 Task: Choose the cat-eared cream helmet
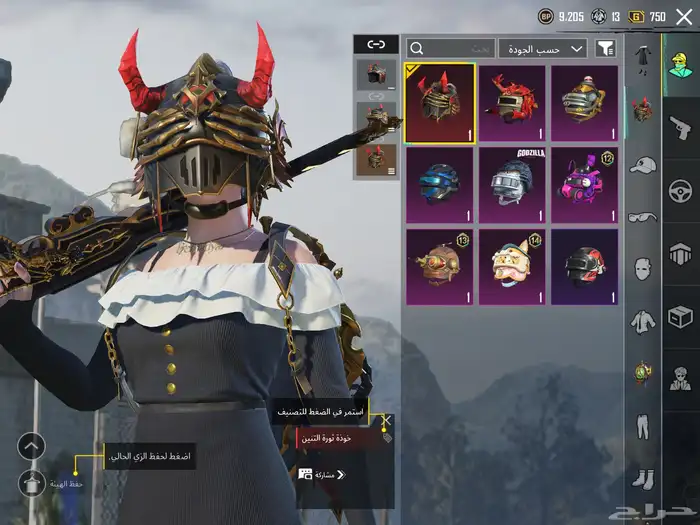click(512, 267)
